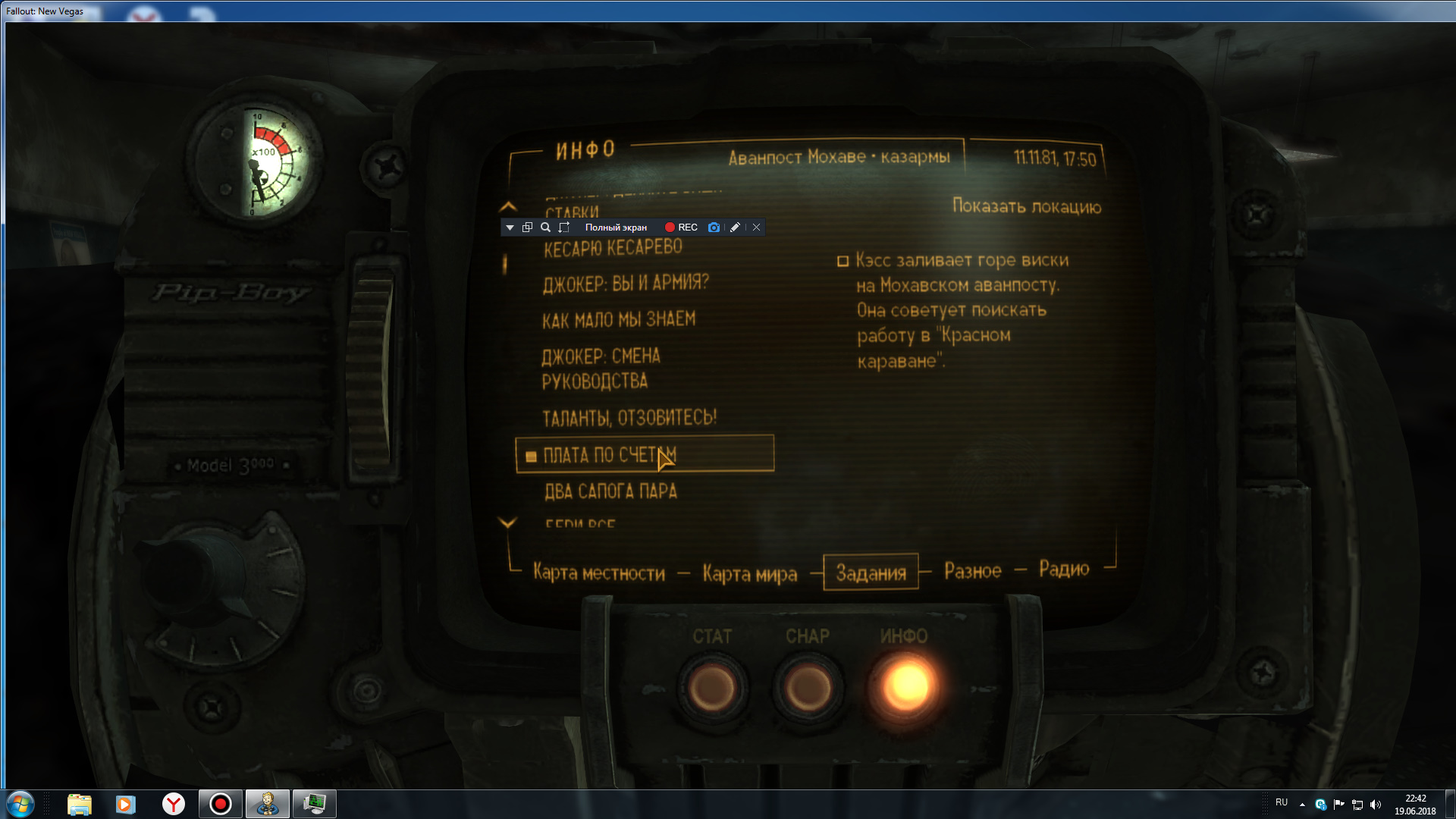Switch to the Разное tab

pyautogui.click(x=972, y=571)
